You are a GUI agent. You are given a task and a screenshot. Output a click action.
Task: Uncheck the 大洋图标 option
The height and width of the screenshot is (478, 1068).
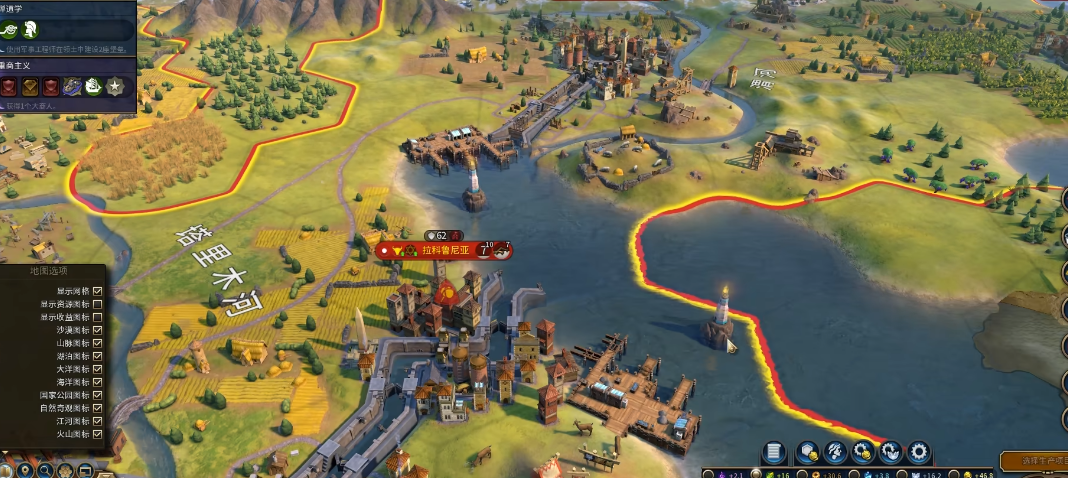tap(97, 369)
